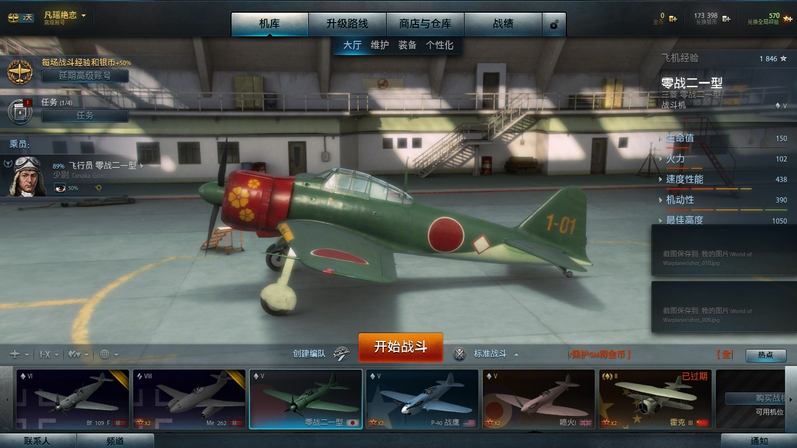Choose the Bf 109 F aircraft card
The height and width of the screenshot is (448, 797).
pos(70,399)
